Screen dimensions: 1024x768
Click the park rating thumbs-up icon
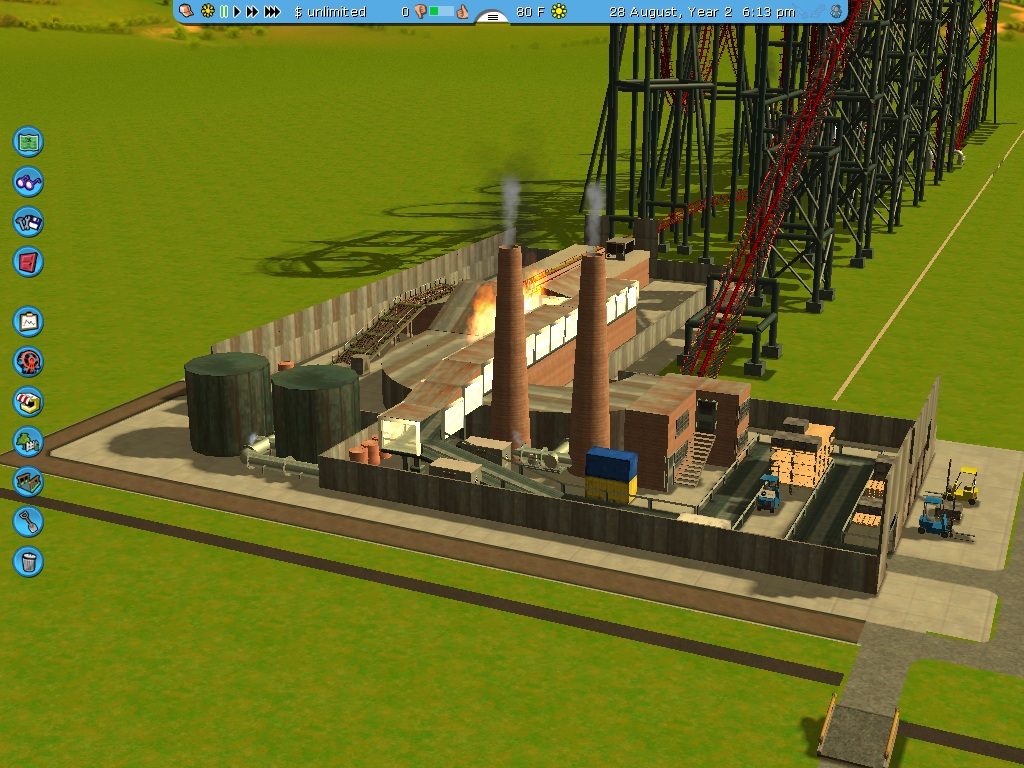463,12
